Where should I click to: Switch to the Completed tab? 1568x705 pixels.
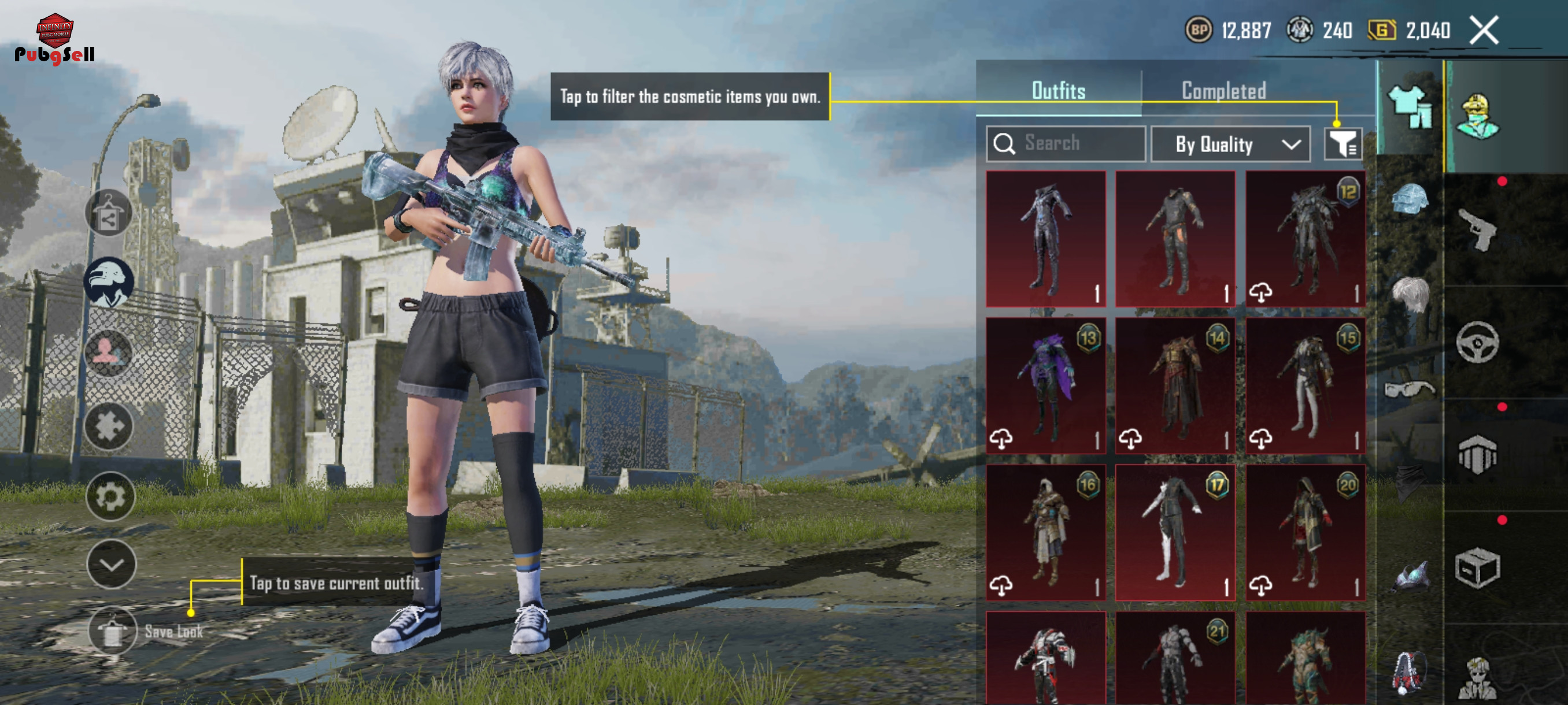(1223, 91)
